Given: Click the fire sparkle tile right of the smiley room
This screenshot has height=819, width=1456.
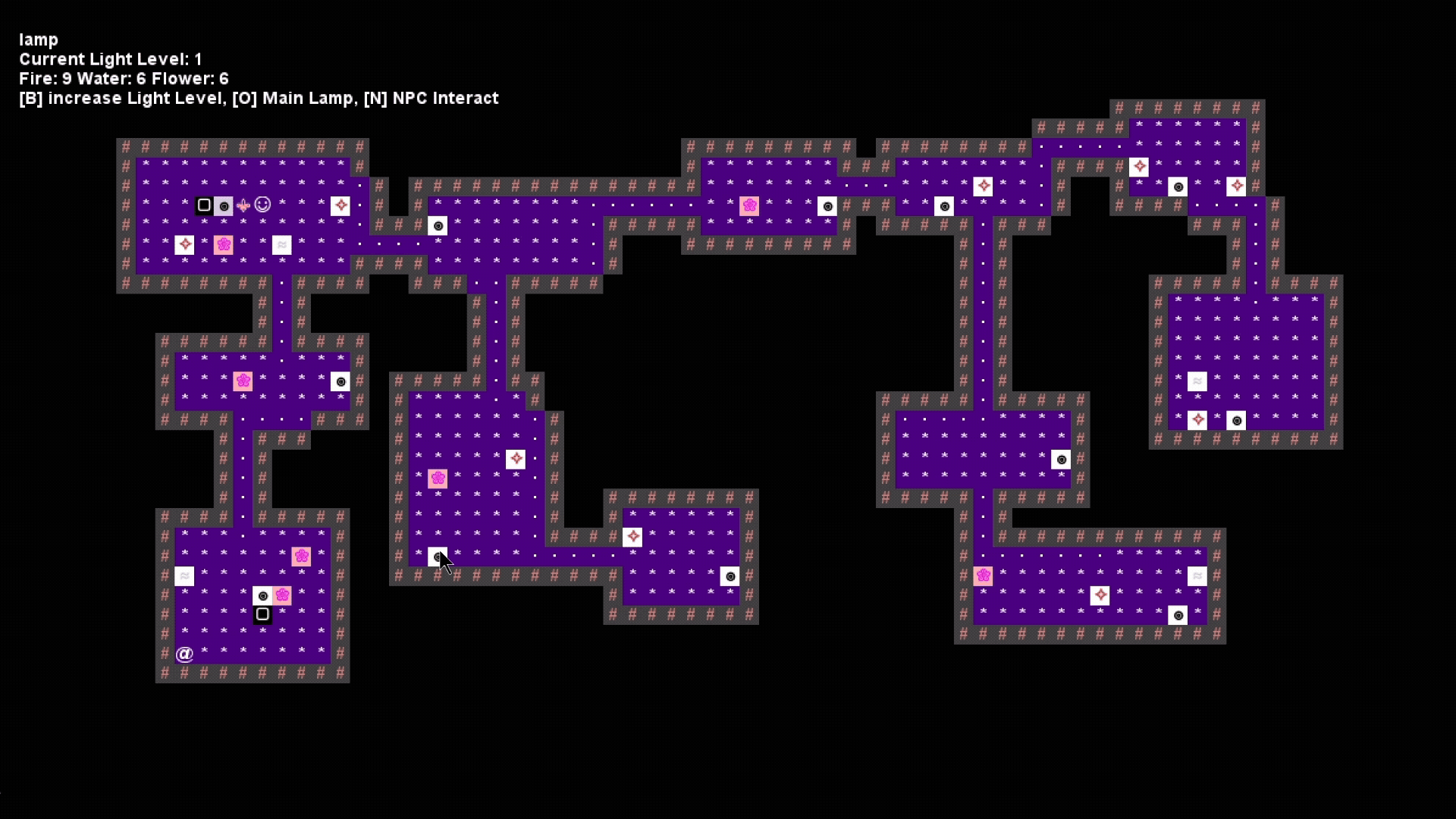Looking at the screenshot, I should (341, 205).
